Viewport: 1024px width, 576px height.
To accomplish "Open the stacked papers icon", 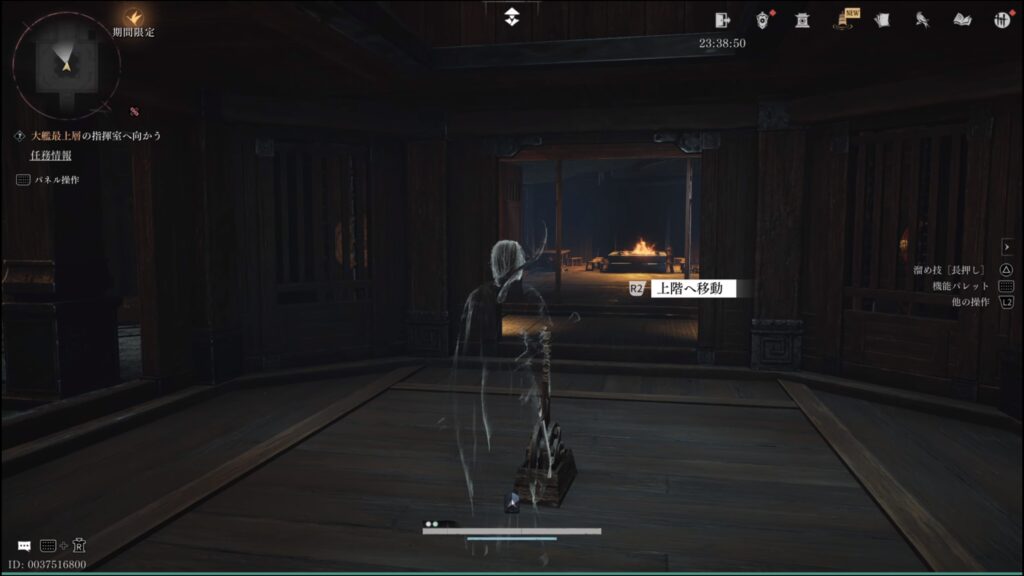I will 882,20.
